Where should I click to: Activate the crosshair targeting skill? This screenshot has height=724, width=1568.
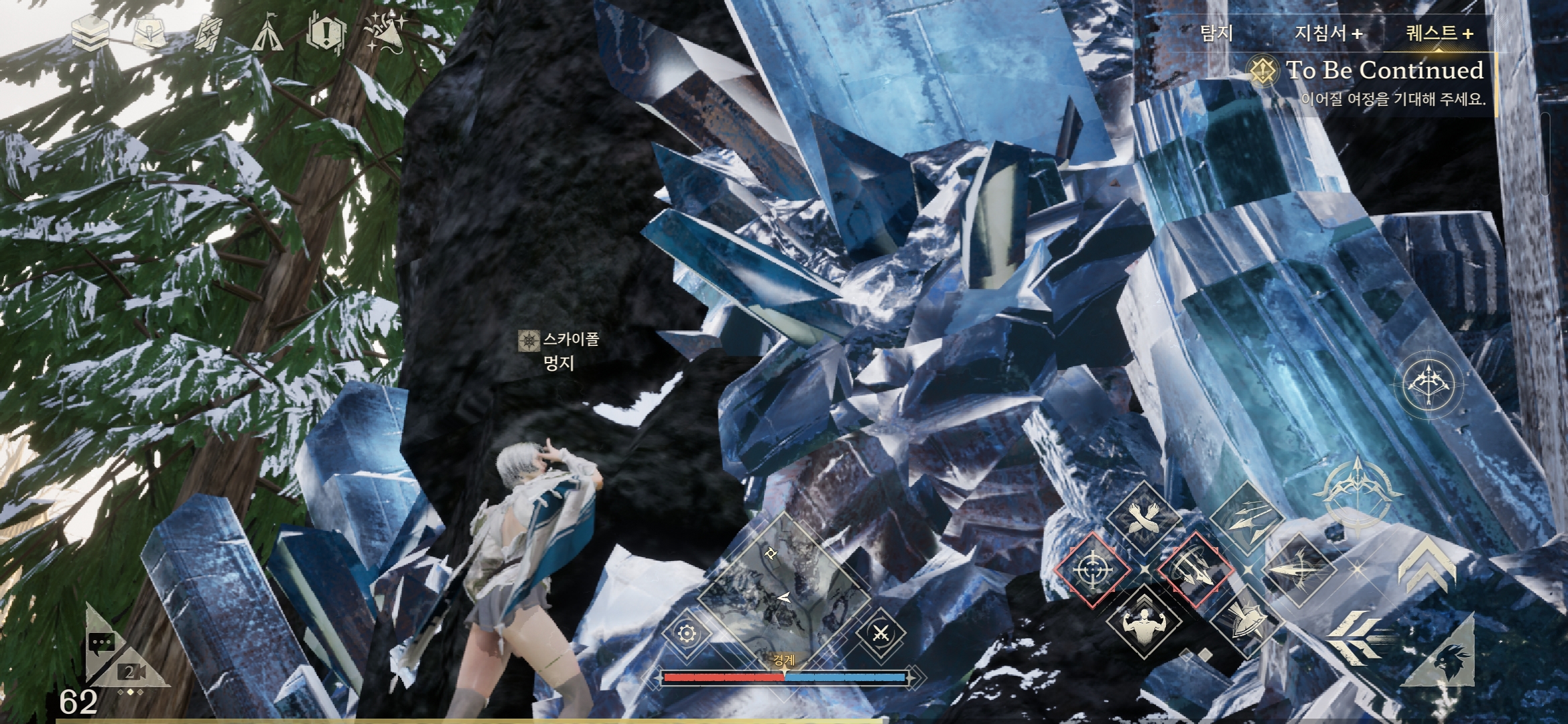[x=1092, y=570]
